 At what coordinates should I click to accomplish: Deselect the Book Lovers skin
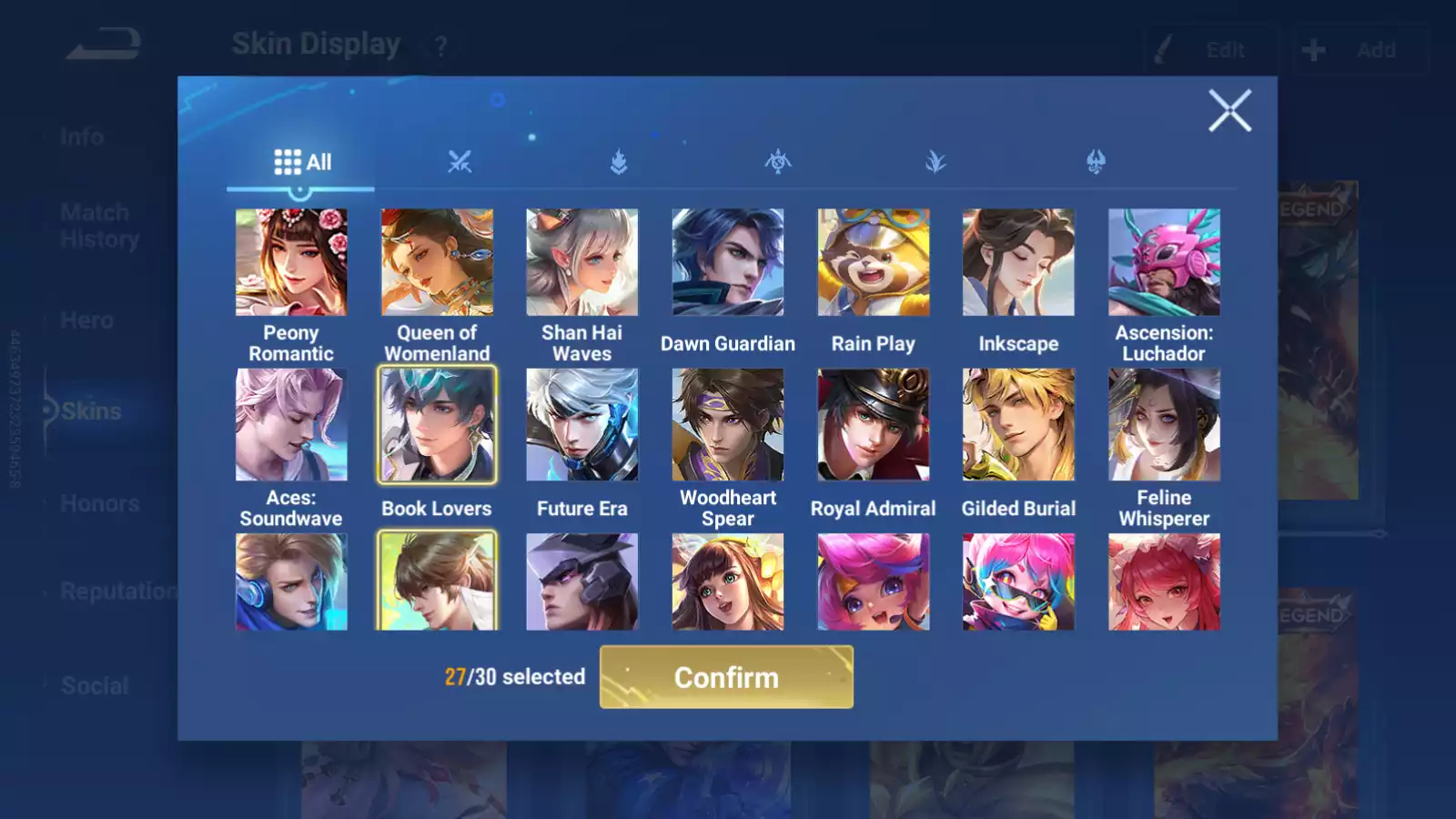tap(437, 424)
